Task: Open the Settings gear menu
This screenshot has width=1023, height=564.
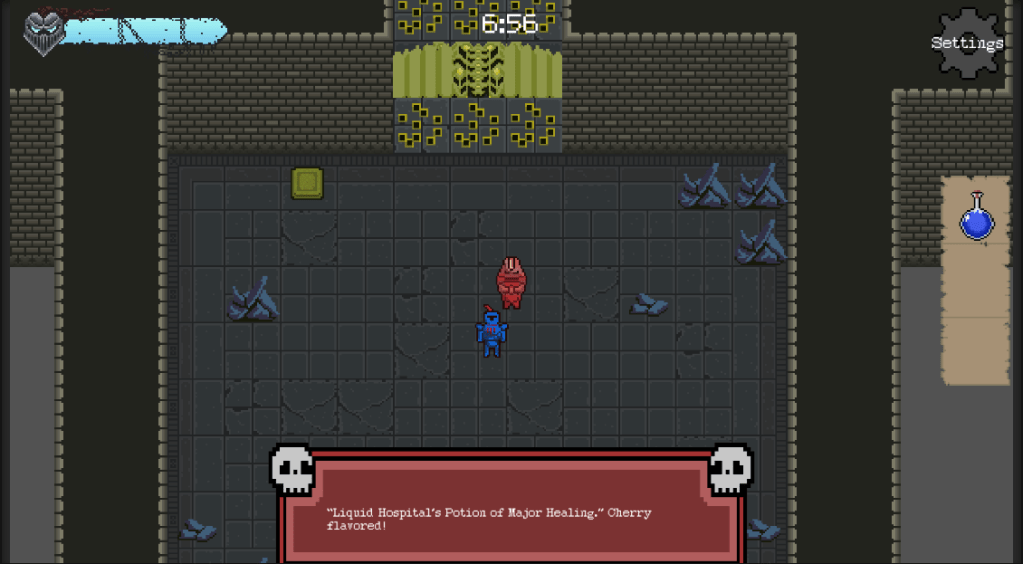Action: (968, 43)
